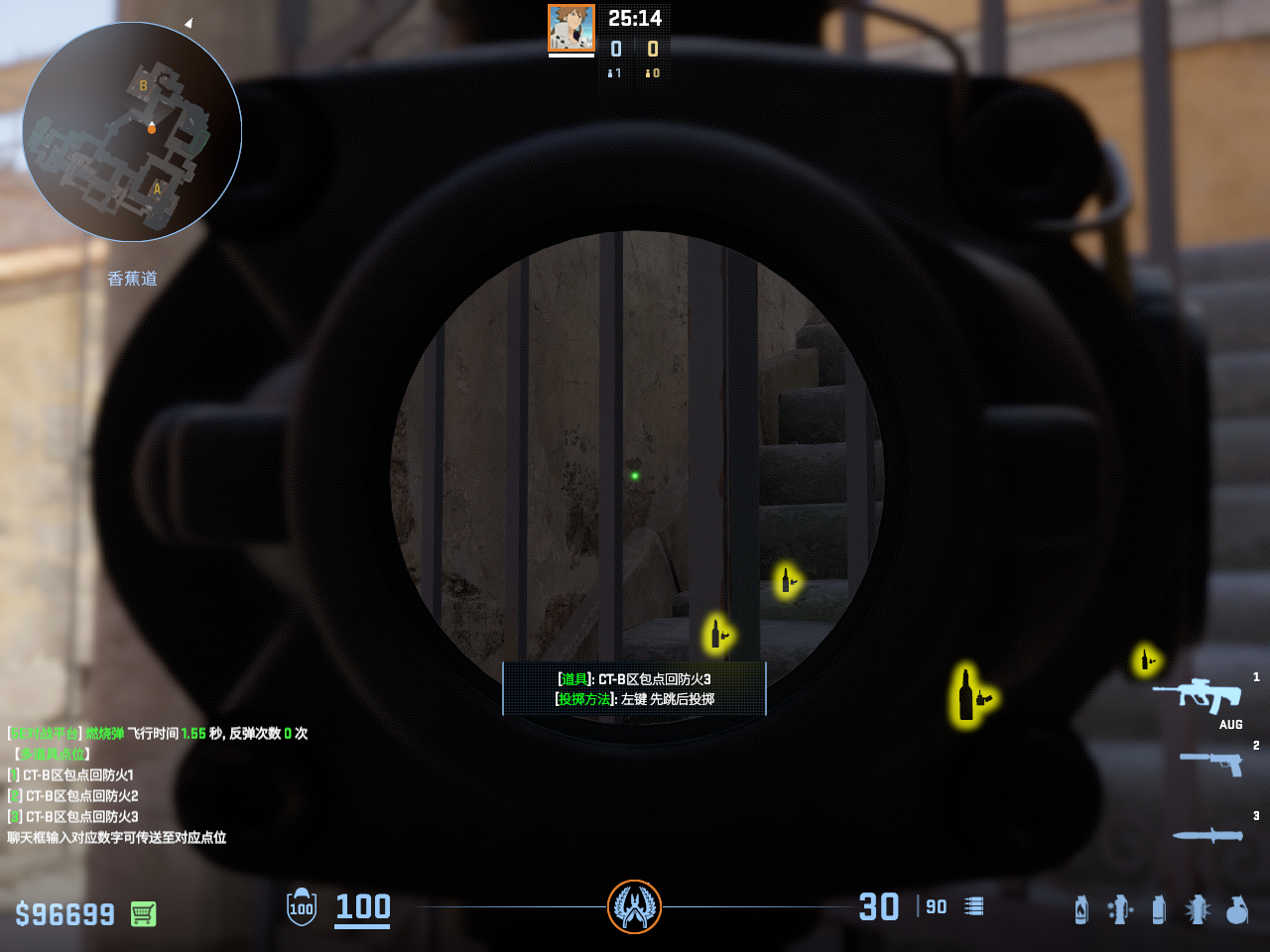Click the CT team emblem badge

pos(634,906)
